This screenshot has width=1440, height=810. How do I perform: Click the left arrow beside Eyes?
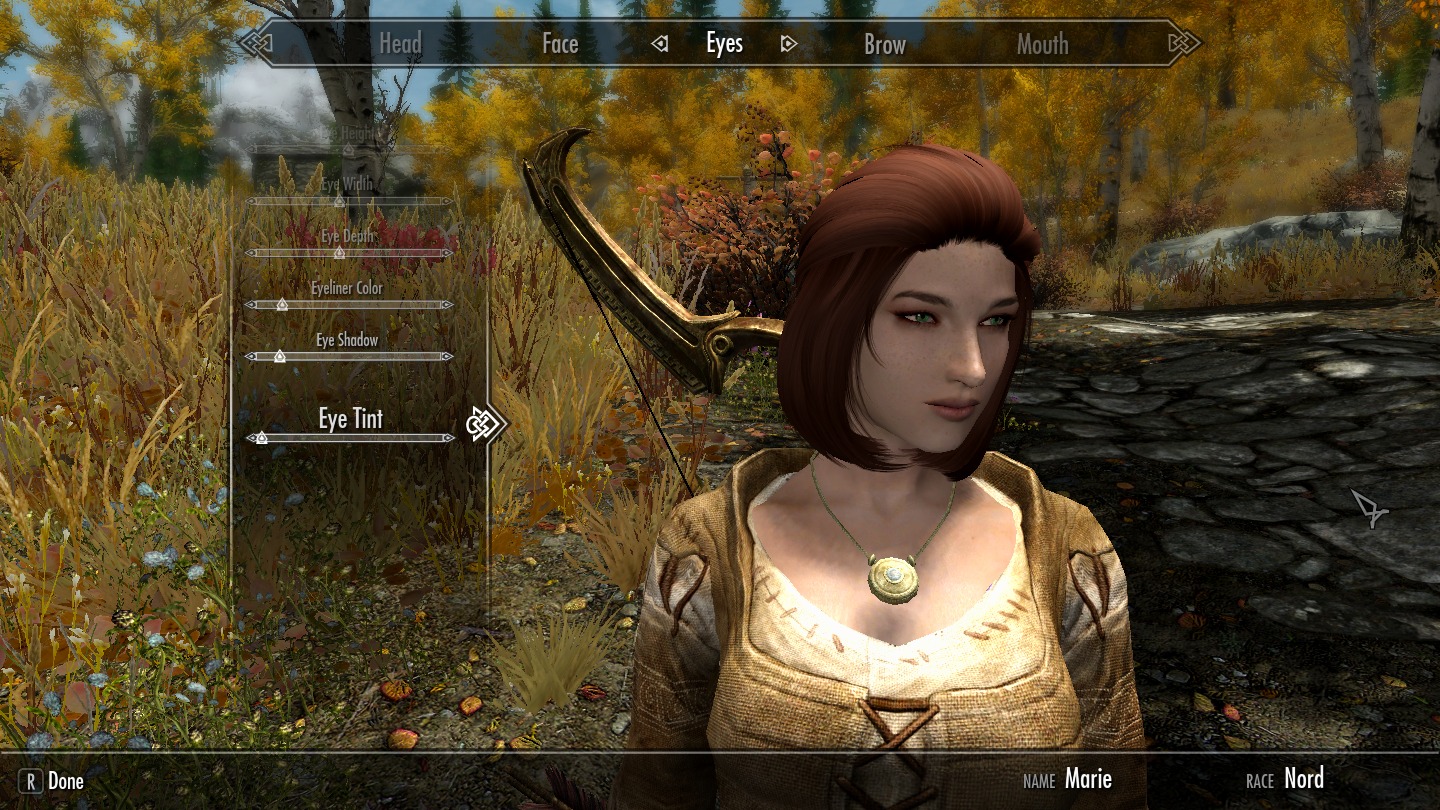[x=659, y=44]
